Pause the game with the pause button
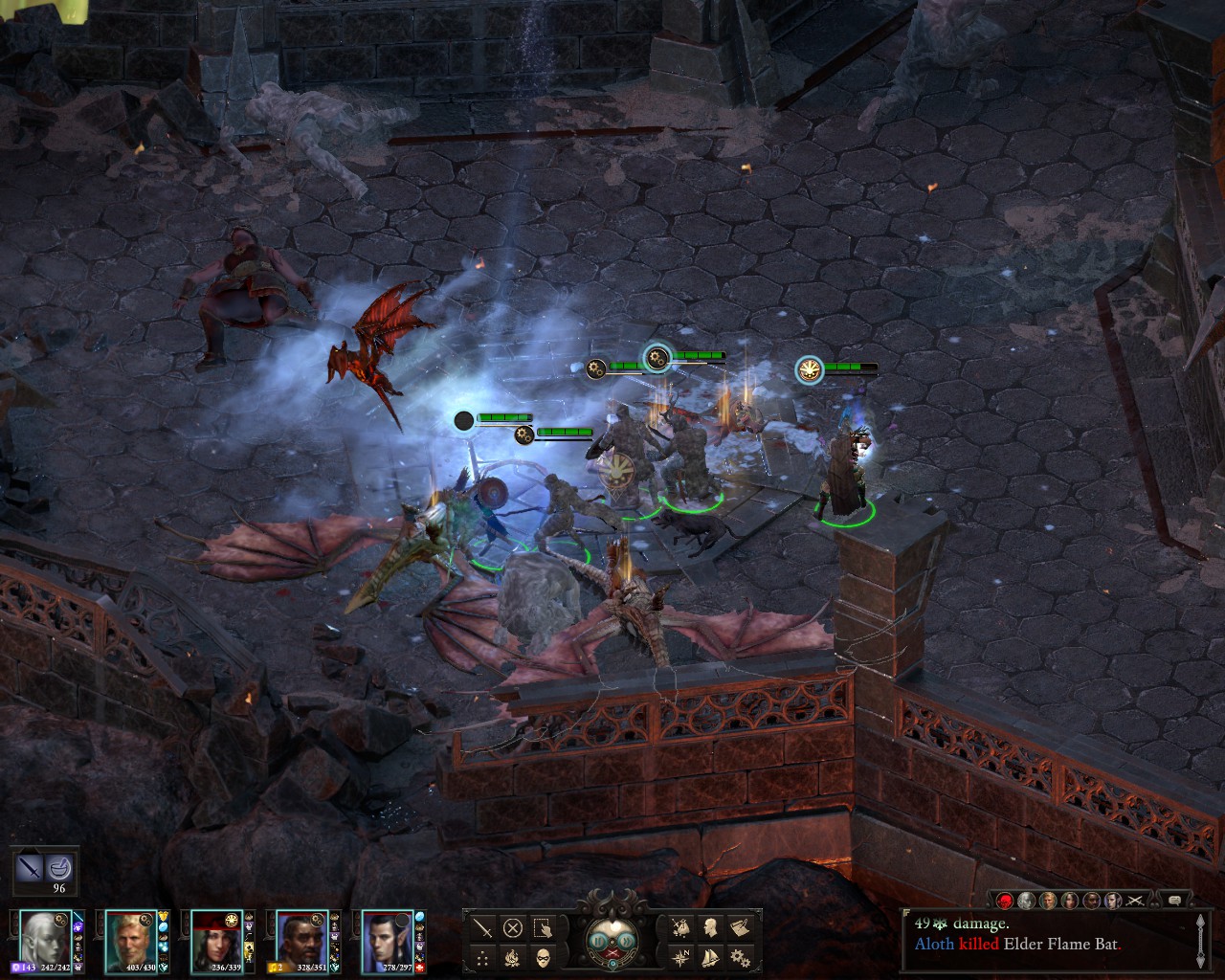The image size is (1225, 980). [x=598, y=940]
